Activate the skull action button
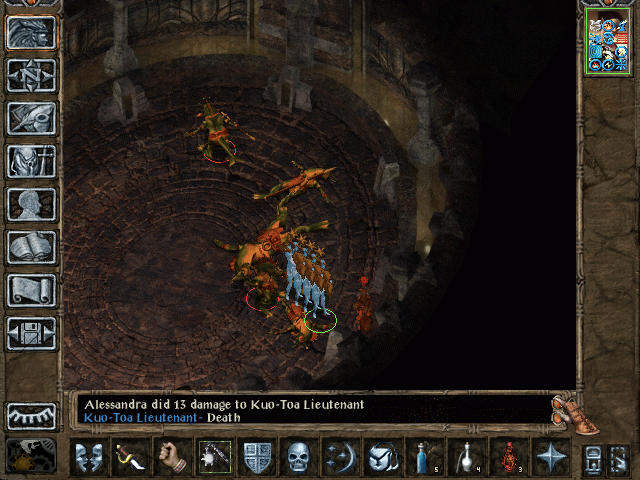Viewport: 640px width, 480px height. 298,457
